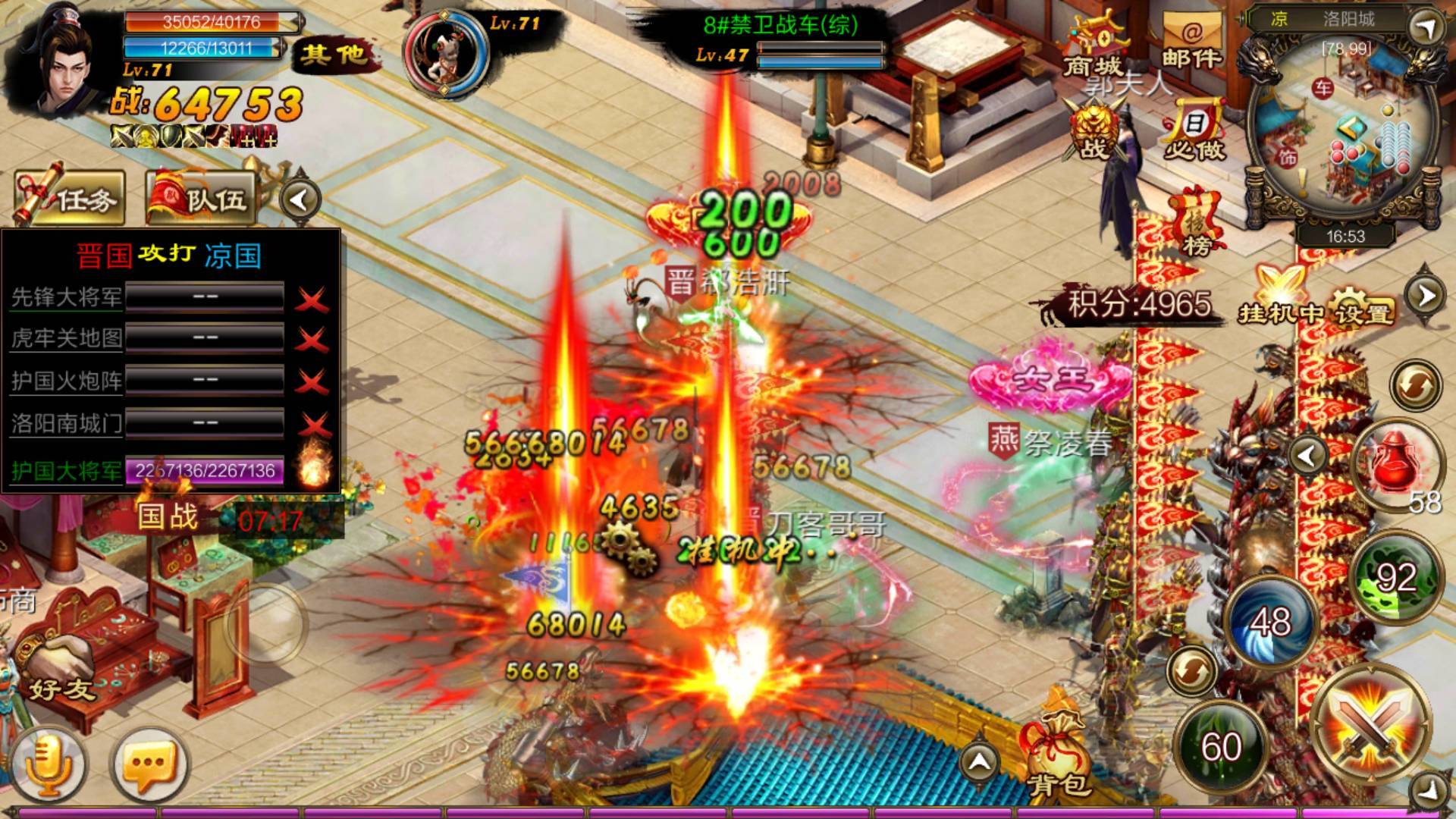
Task: Open the 榜 ranking list
Action: pos(1196,224)
